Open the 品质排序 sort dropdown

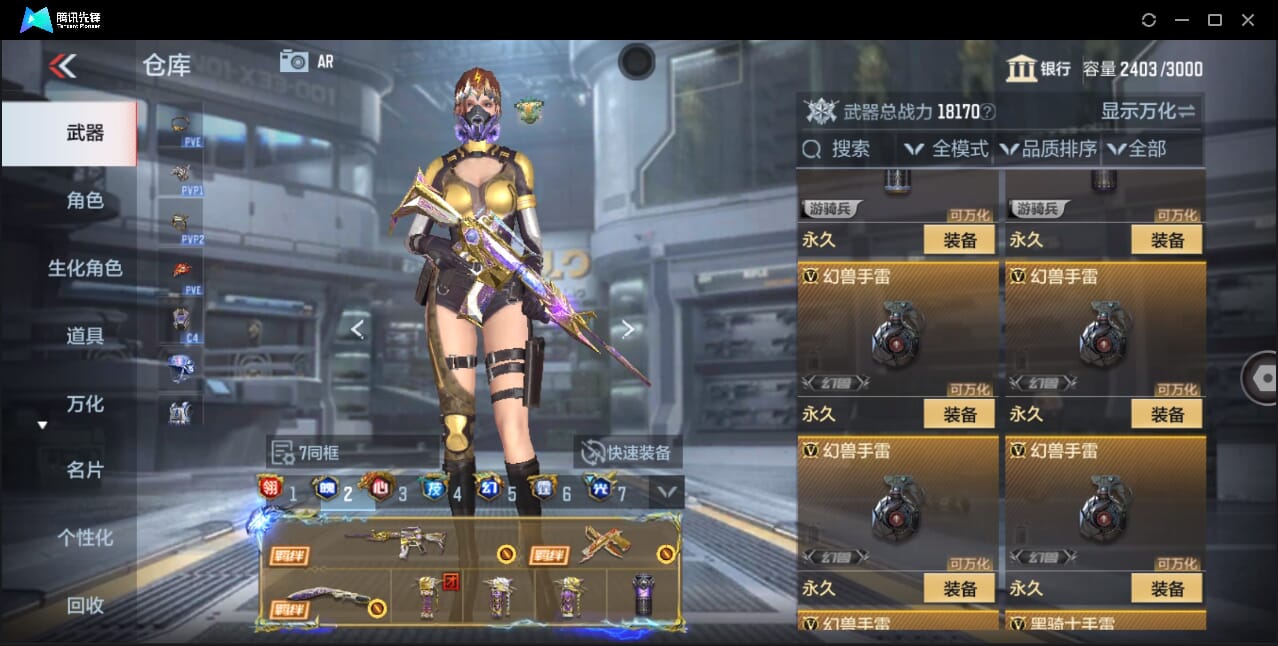(x=1049, y=149)
